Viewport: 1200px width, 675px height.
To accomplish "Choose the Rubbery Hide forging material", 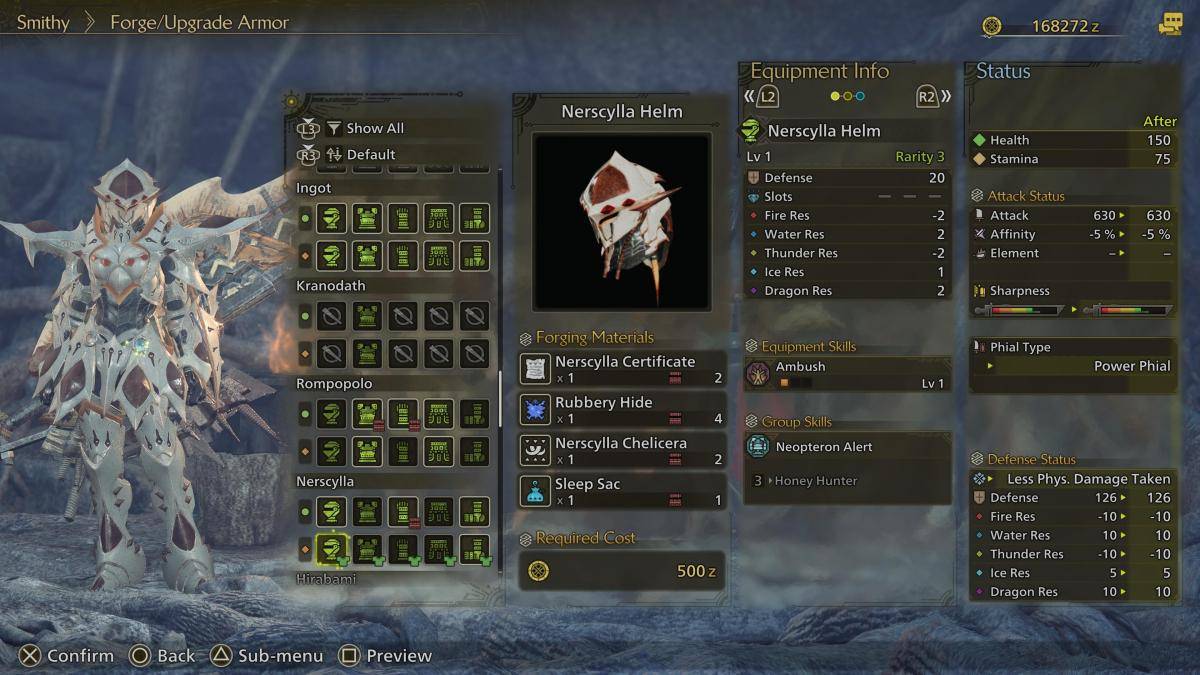I will tap(622, 410).
